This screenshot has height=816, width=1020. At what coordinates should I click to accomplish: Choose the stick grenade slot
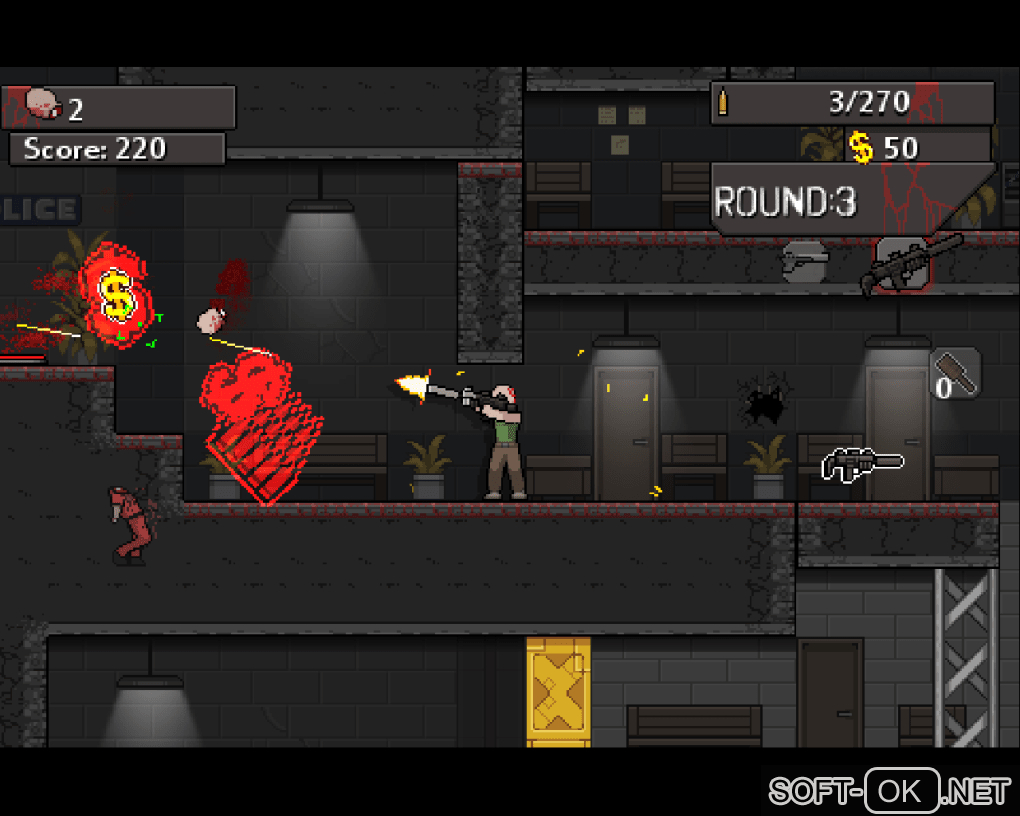point(955,374)
